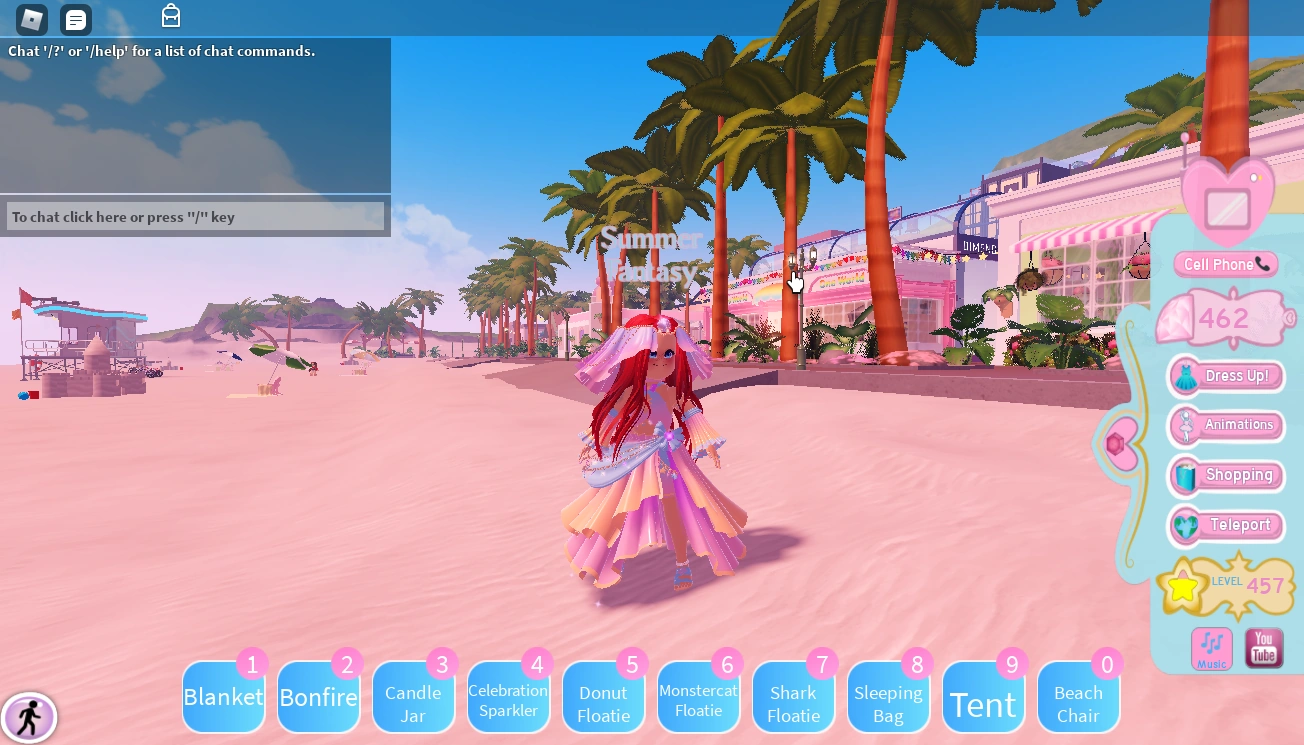The image size is (1304, 745).
Task: Toggle the walking movement mode icon
Action: click(30, 717)
